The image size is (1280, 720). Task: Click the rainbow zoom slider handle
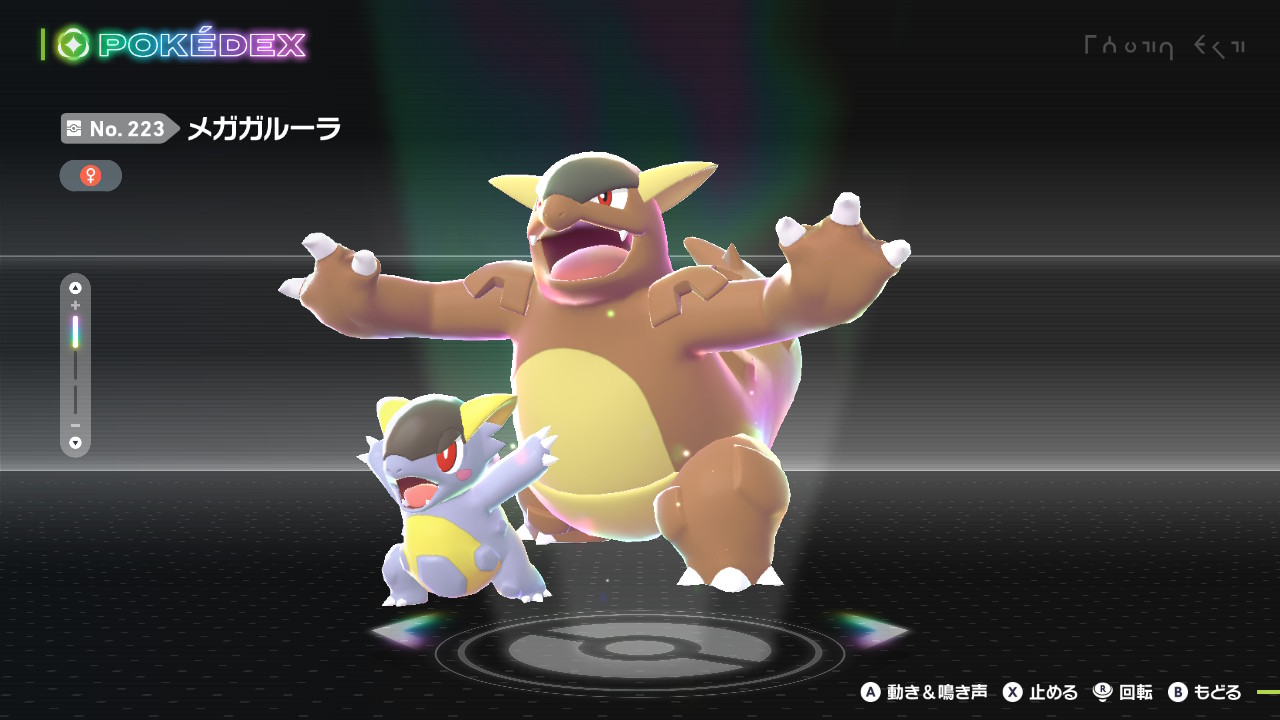click(x=75, y=332)
